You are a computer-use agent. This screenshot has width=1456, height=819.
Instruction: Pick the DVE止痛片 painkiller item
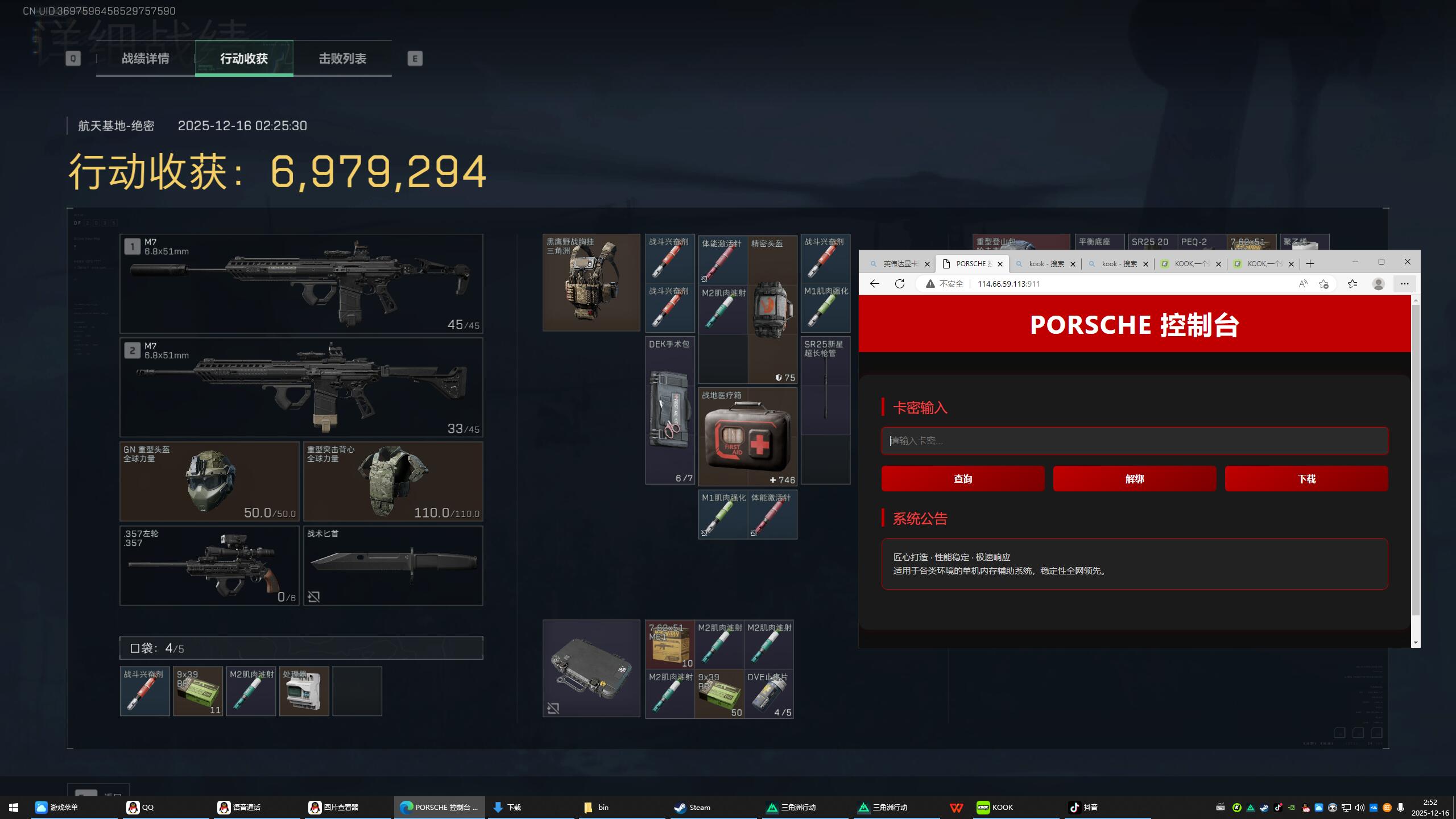[x=769, y=694]
